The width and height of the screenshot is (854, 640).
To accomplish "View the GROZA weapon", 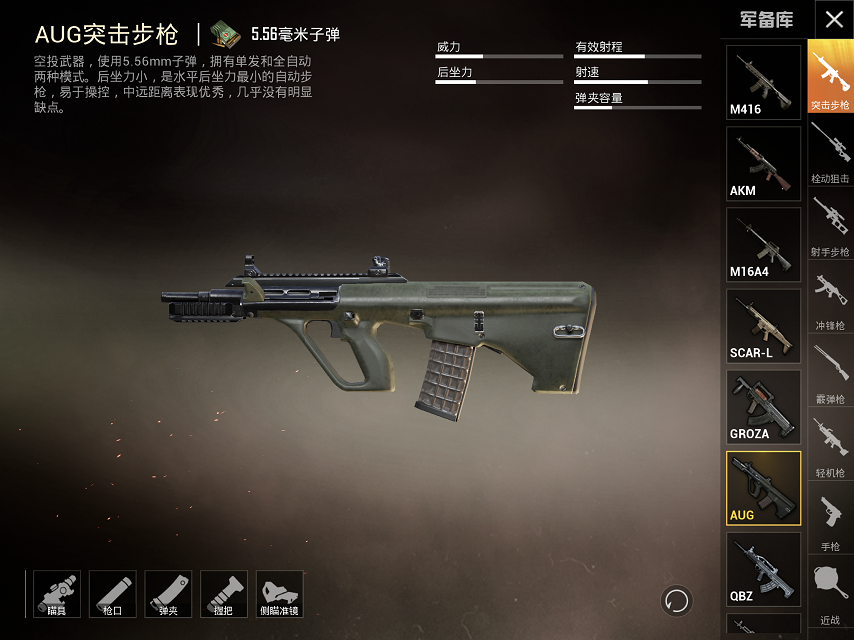I will [x=763, y=406].
